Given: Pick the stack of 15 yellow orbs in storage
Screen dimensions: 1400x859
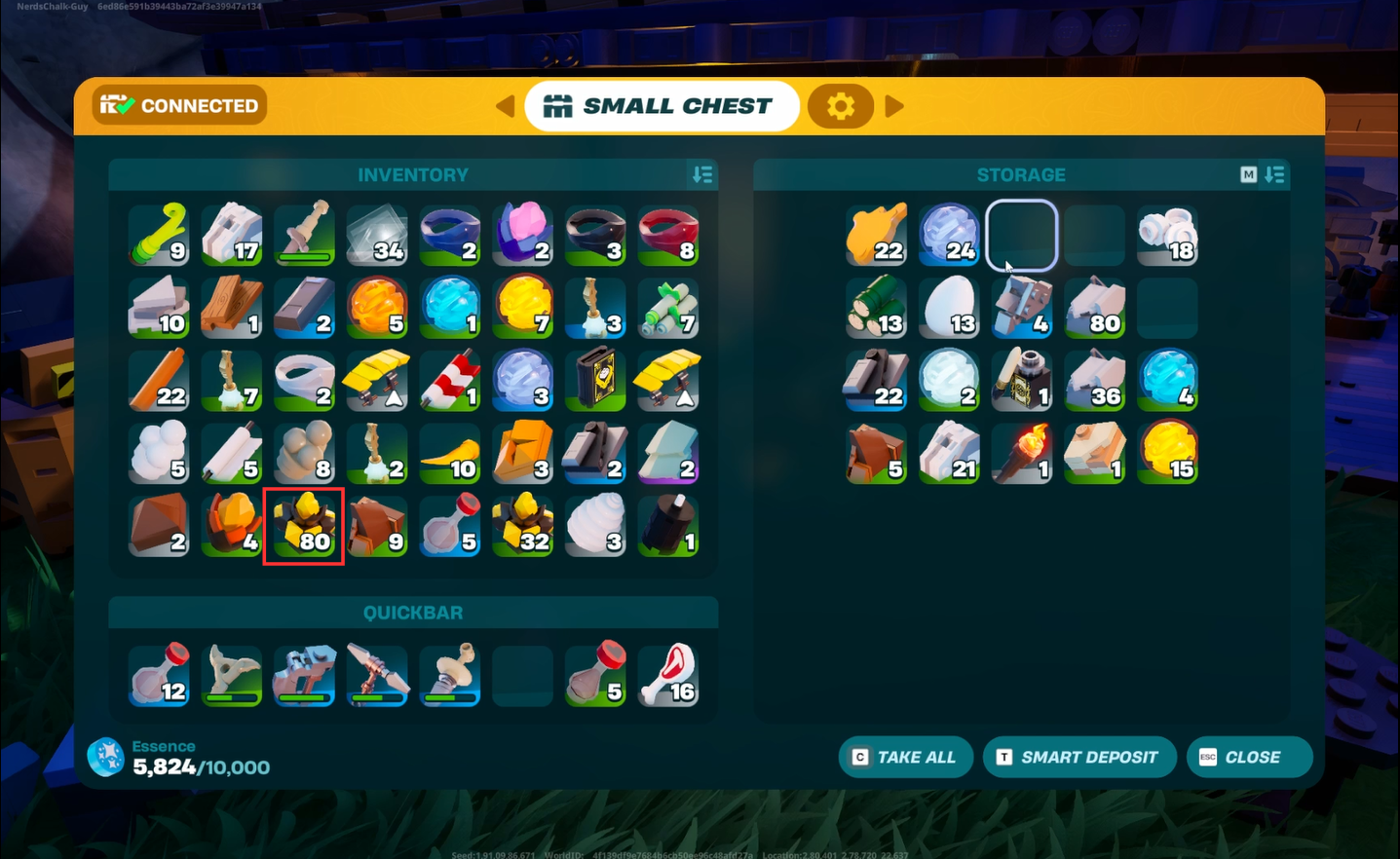Looking at the screenshot, I should coord(1167,454).
